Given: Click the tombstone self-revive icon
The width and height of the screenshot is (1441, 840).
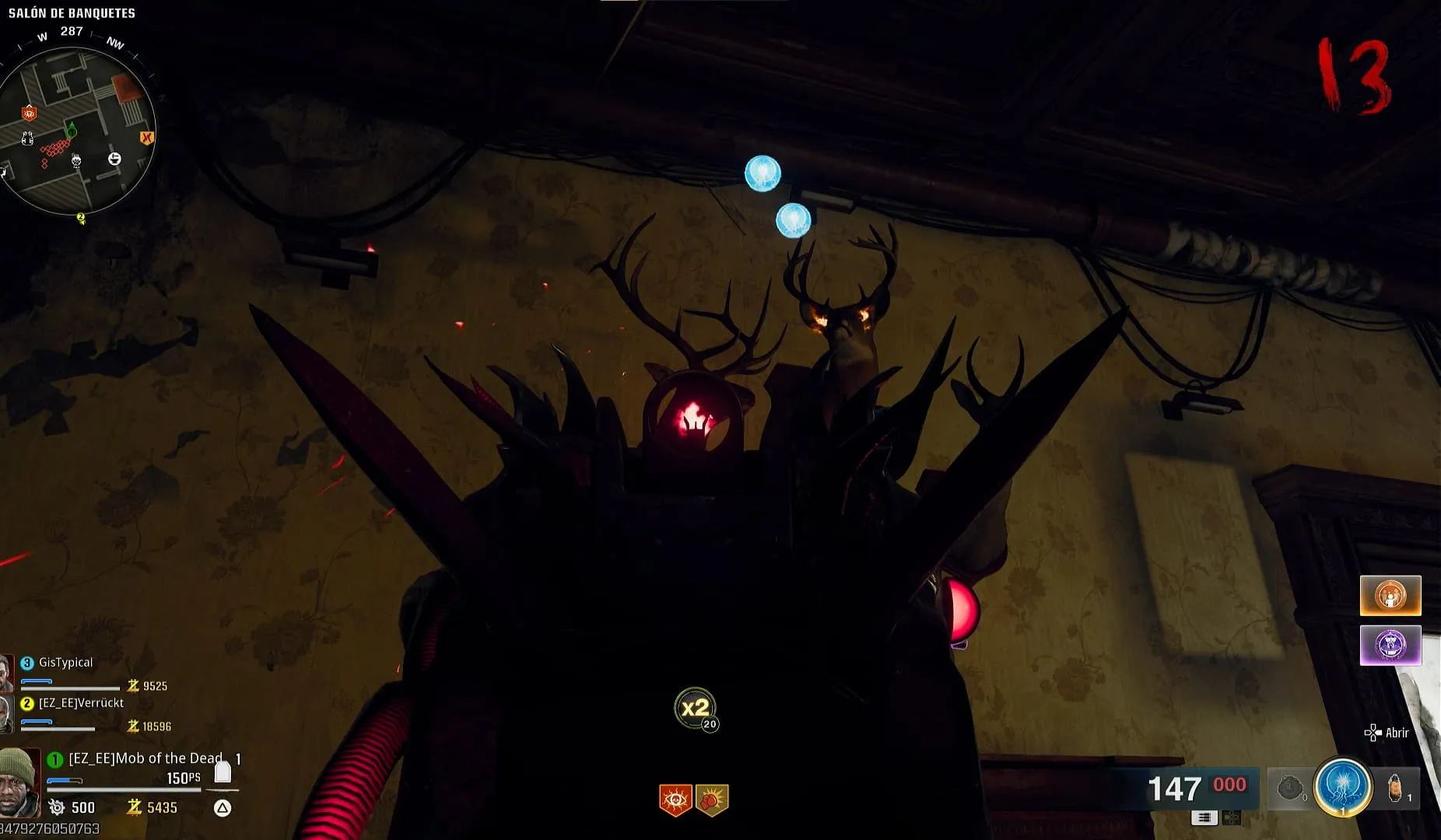Looking at the screenshot, I should (223, 772).
